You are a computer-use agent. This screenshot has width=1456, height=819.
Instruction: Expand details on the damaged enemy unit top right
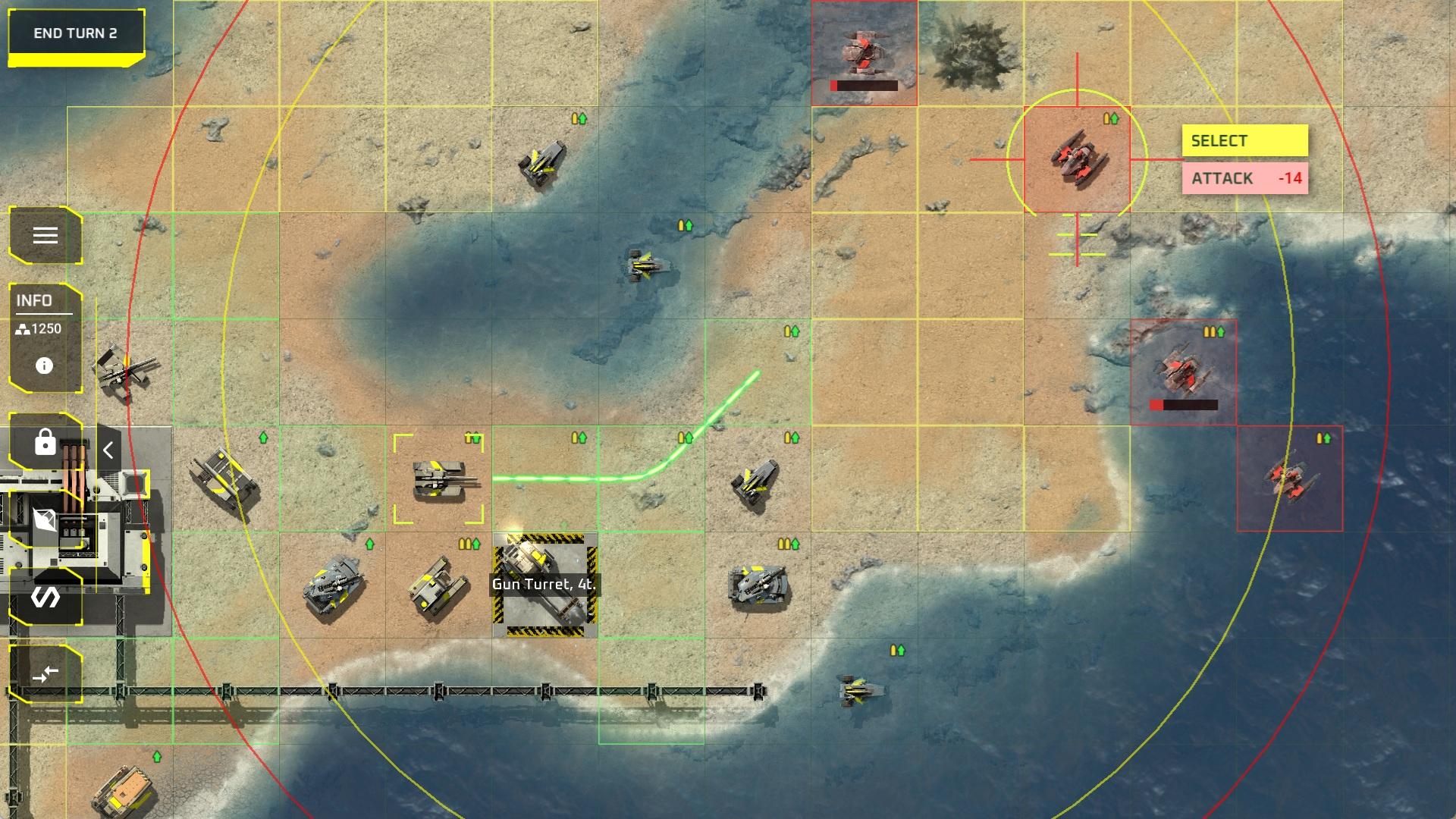(x=864, y=53)
